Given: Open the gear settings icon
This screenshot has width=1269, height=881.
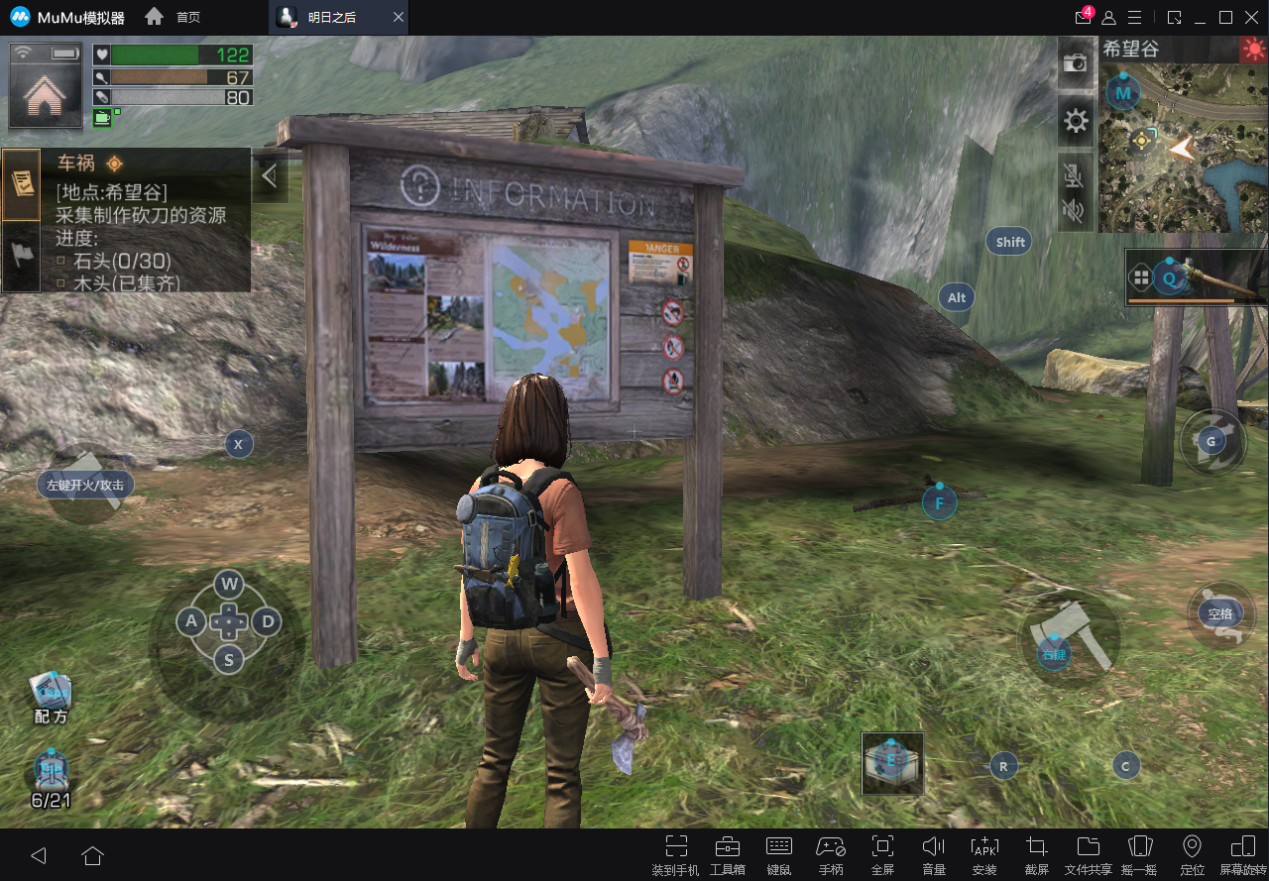Looking at the screenshot, I should pos(1075,122).
